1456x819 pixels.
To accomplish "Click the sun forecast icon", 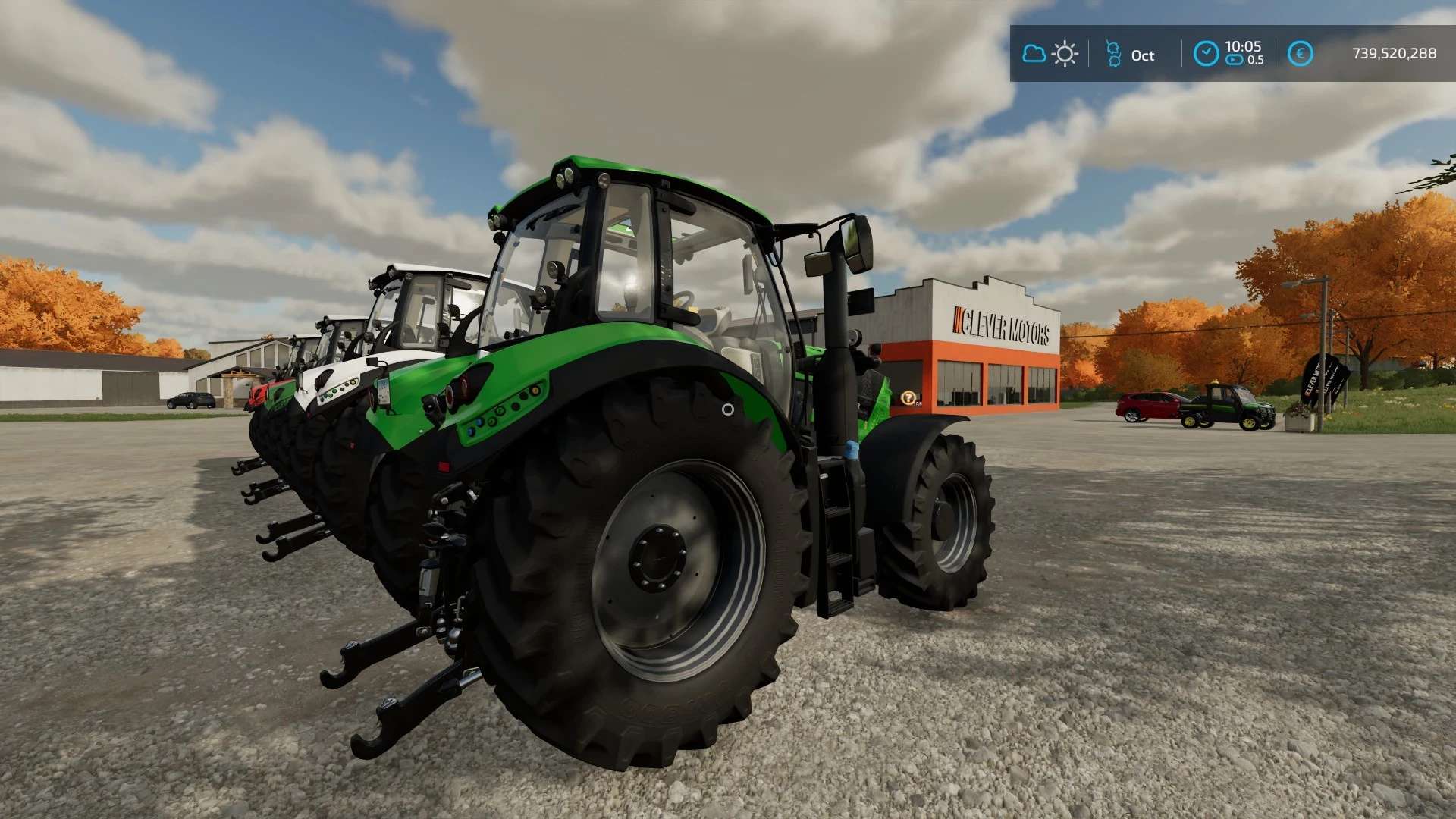I will pos(1065,54).
